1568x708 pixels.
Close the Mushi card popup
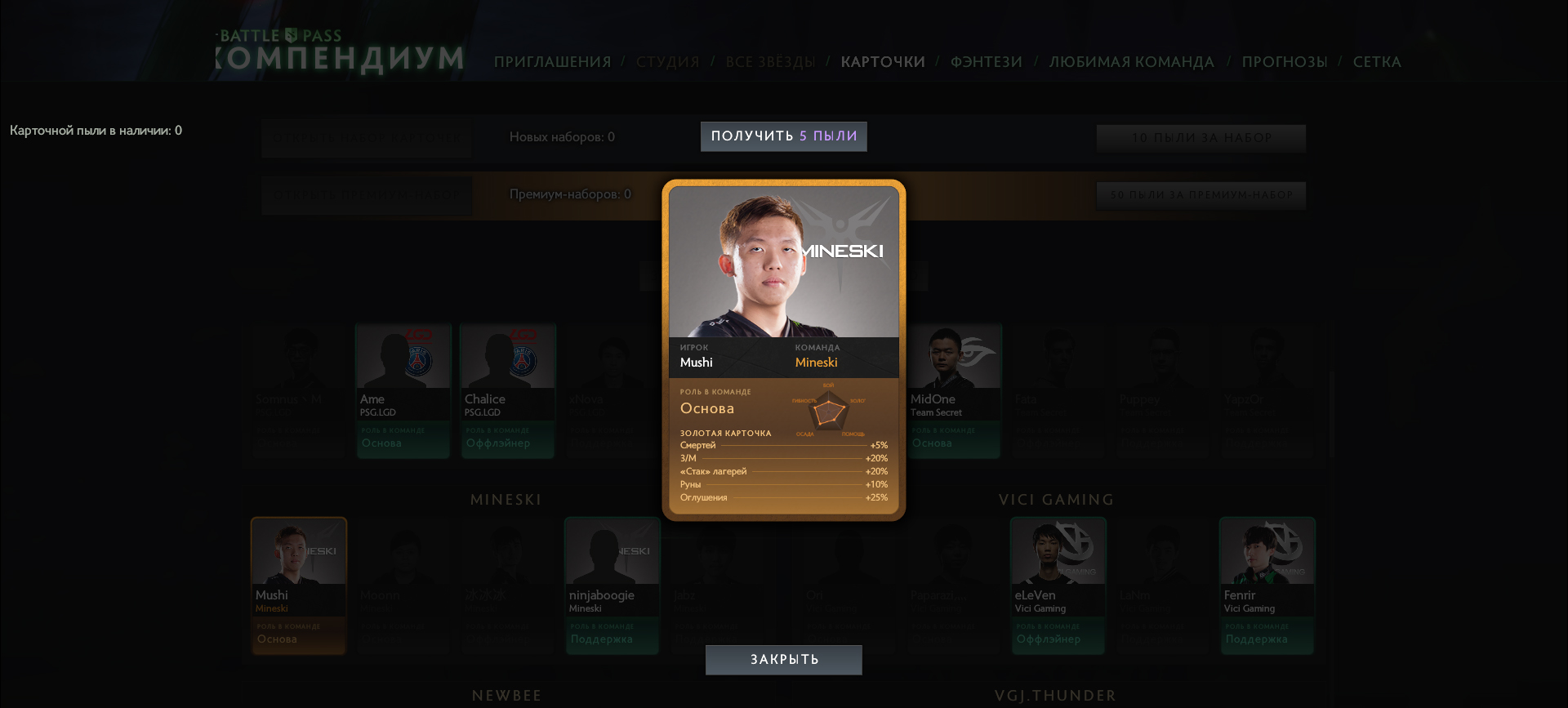[783, 660]
